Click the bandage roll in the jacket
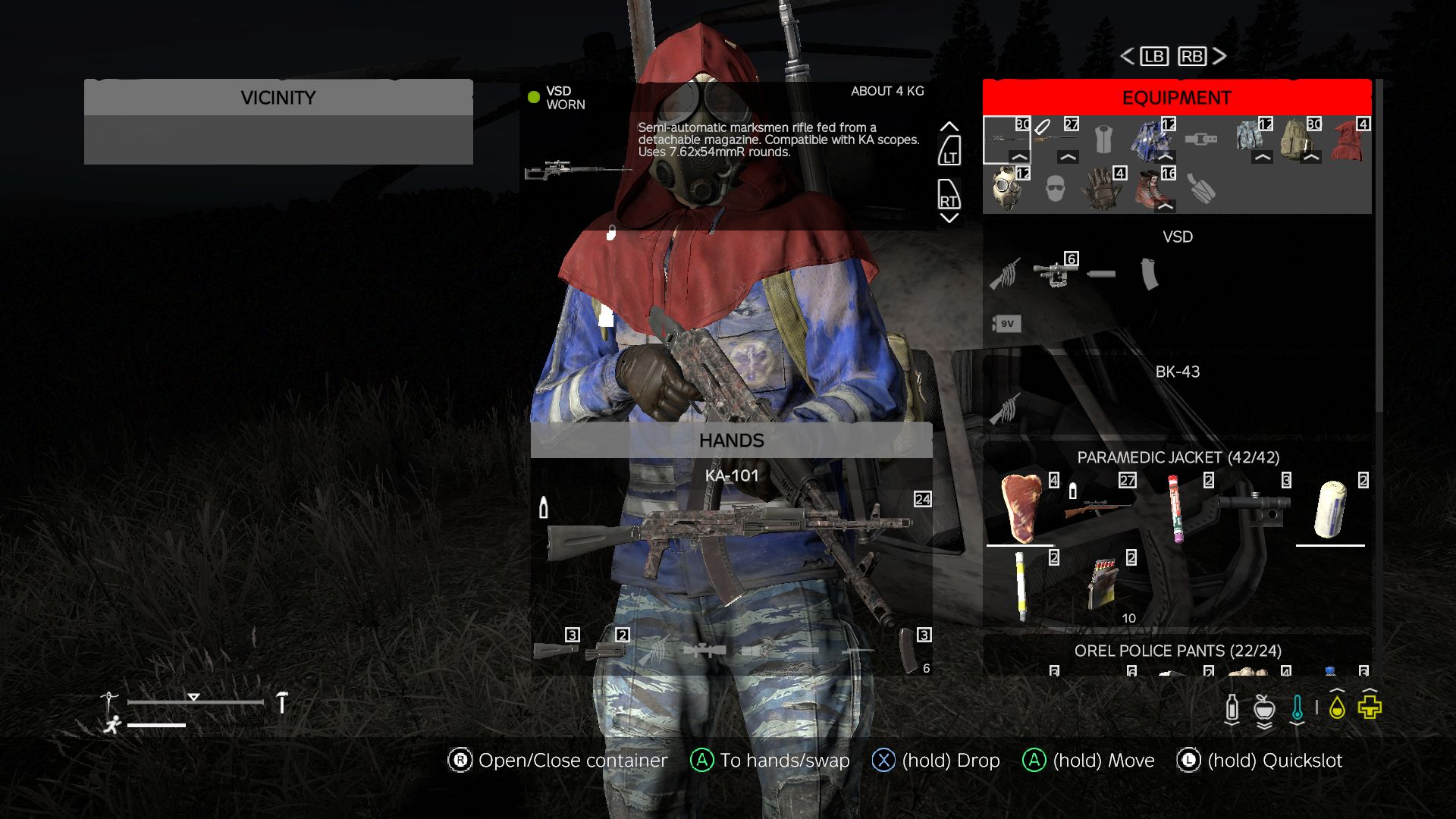Viewport: 1456px width, 819px height. 1329,510
